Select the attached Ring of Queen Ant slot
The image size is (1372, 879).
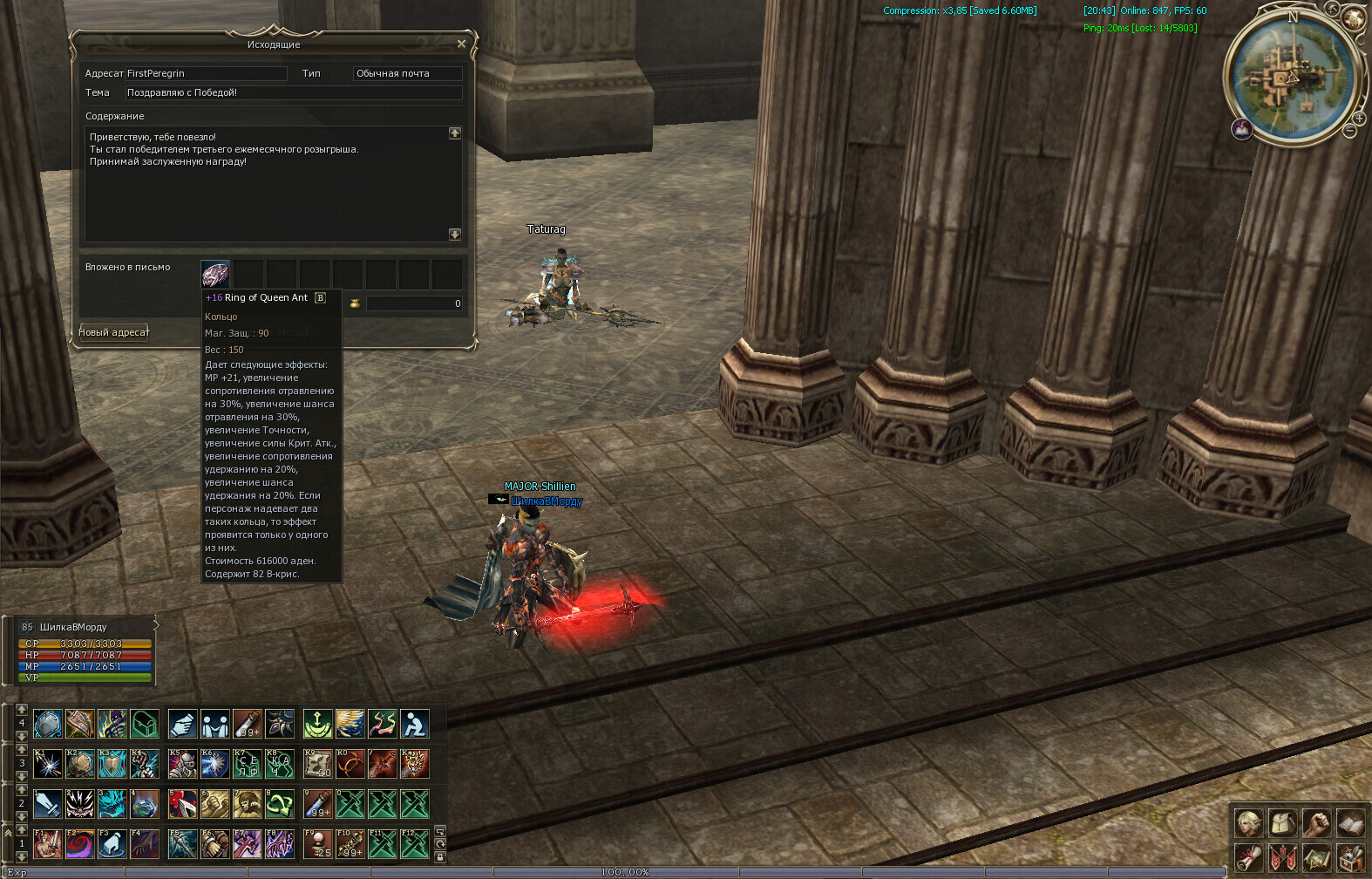[x=215, y=274]
